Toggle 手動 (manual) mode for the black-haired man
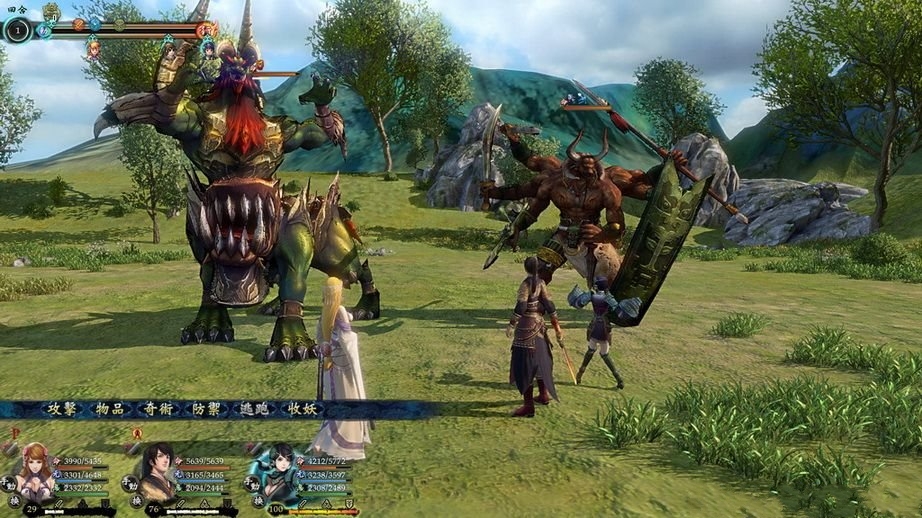The image size is (922, 518). click(x=130, y=481)
